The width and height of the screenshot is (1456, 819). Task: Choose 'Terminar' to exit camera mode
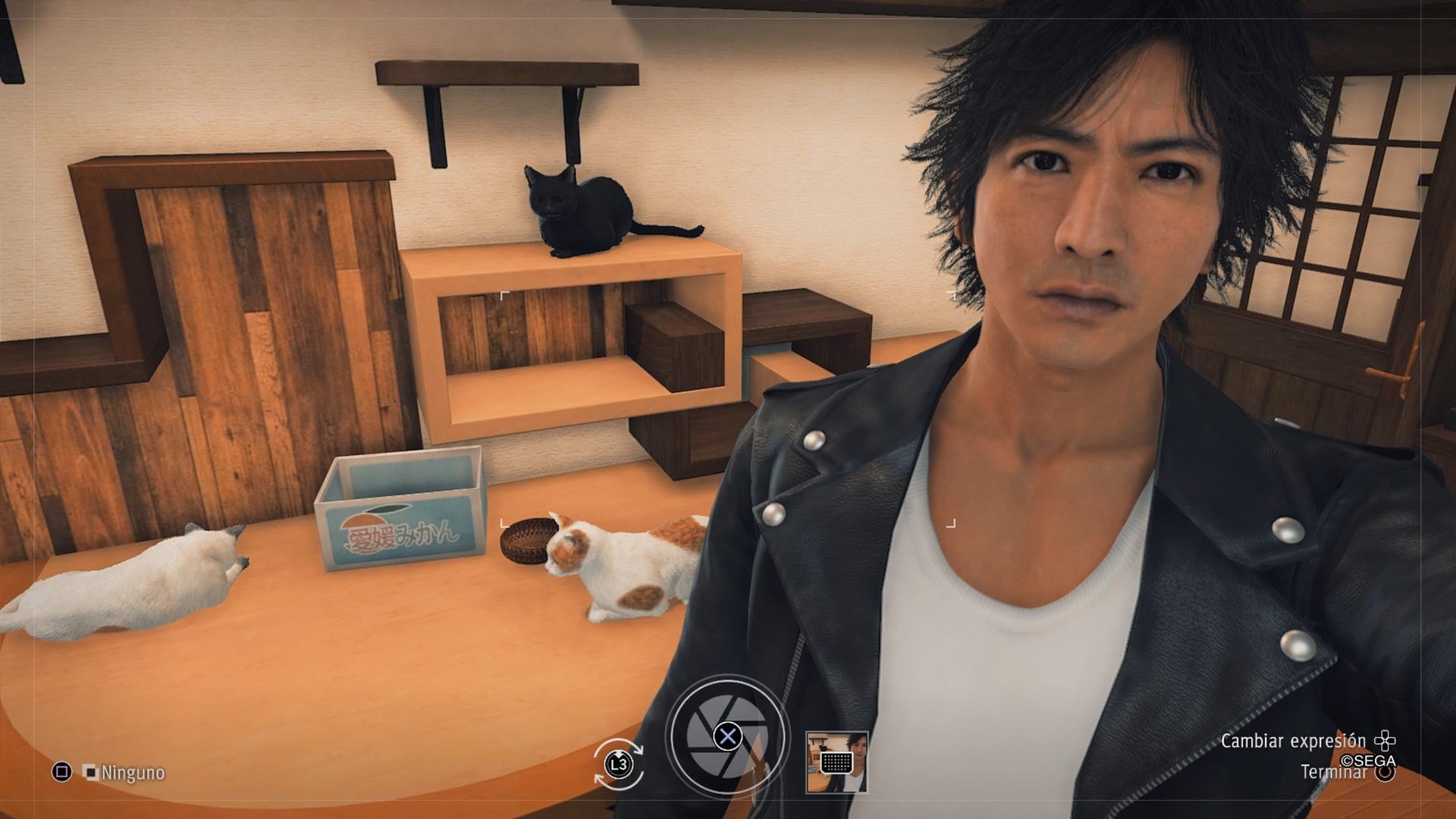pos(1334,773)
